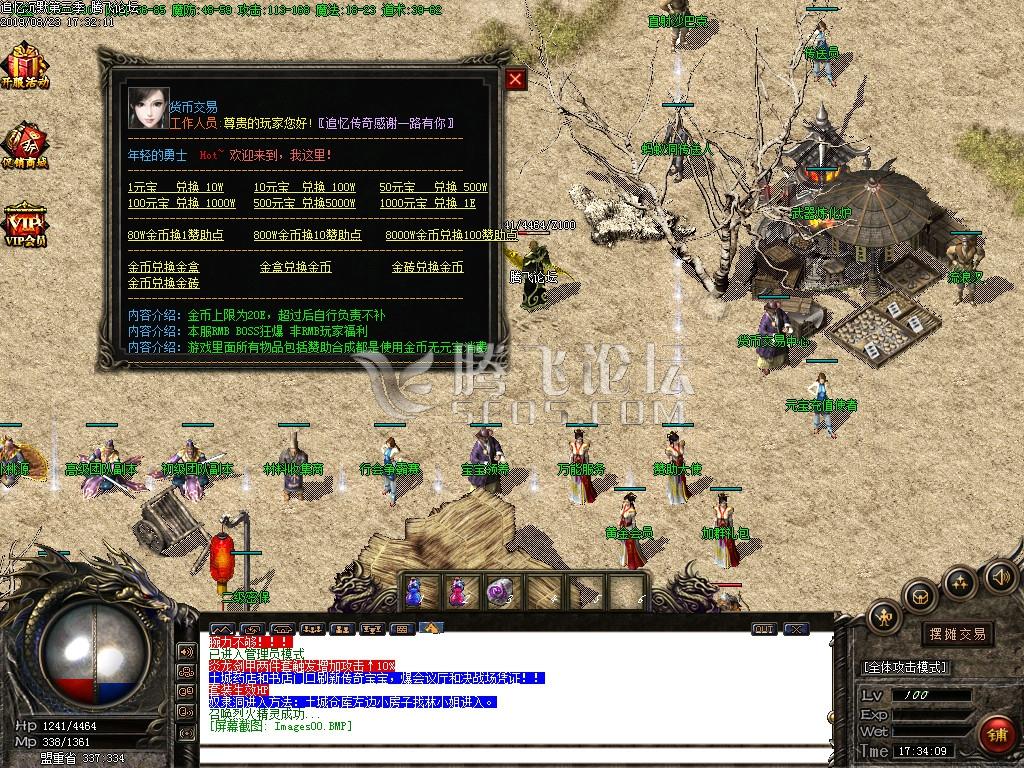Close the 货币交易 dialogue window
Image resolution: width=1024 pixels, height=768 pixels.
click(515, 79)
